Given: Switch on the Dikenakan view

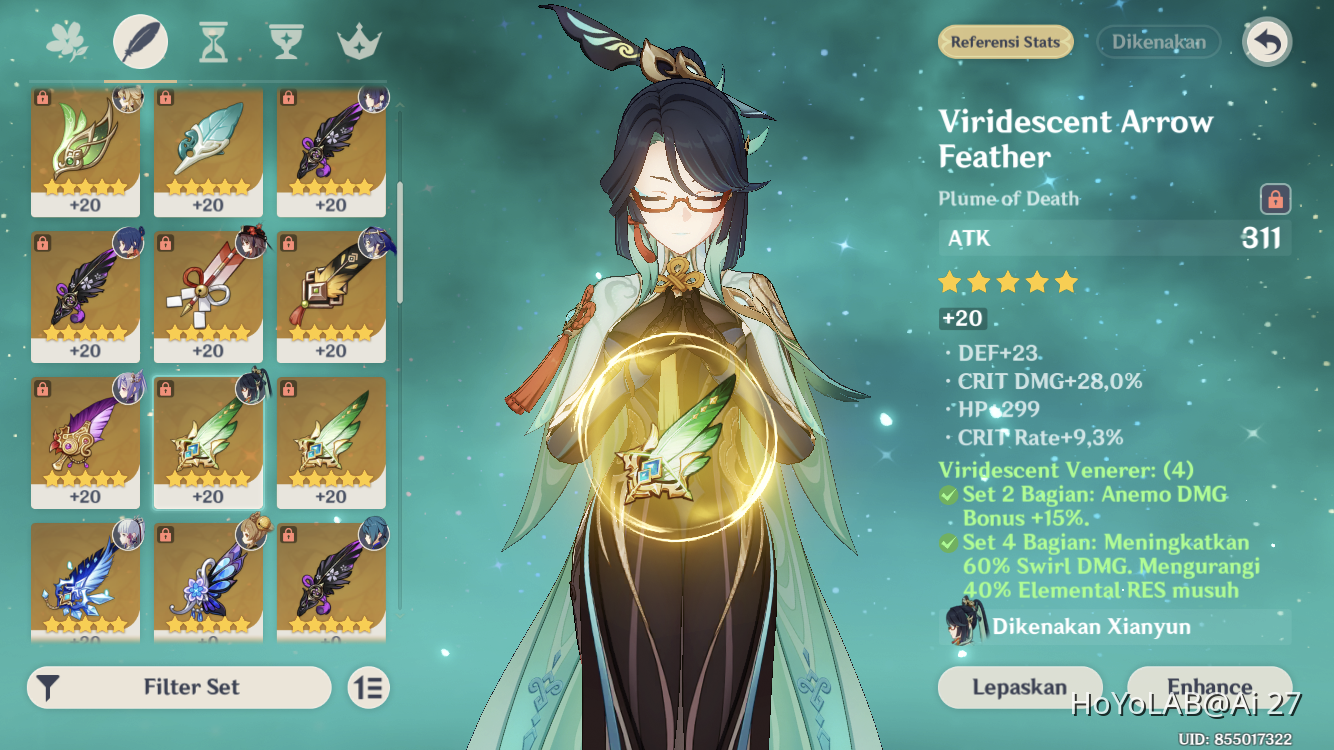Looking at the screenshot, I should (x=1158, y=42).
